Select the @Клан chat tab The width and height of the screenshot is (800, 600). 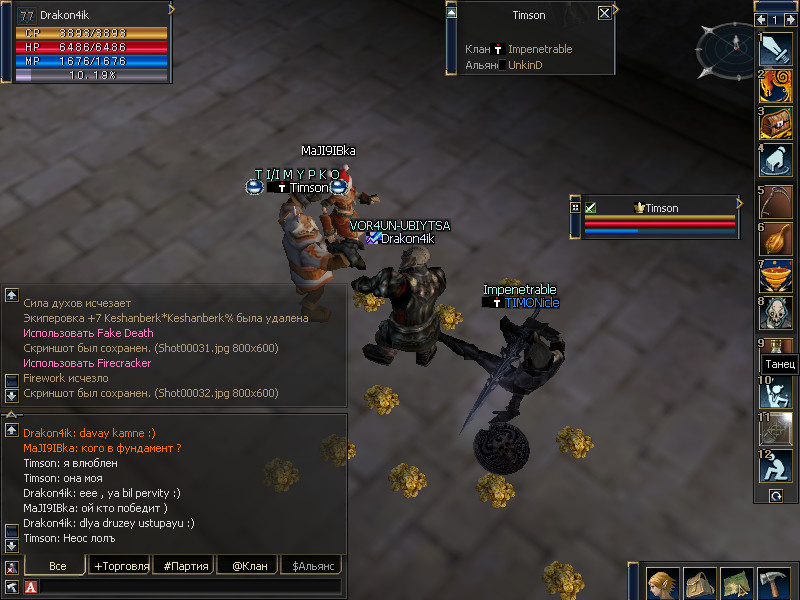(249, 566)
